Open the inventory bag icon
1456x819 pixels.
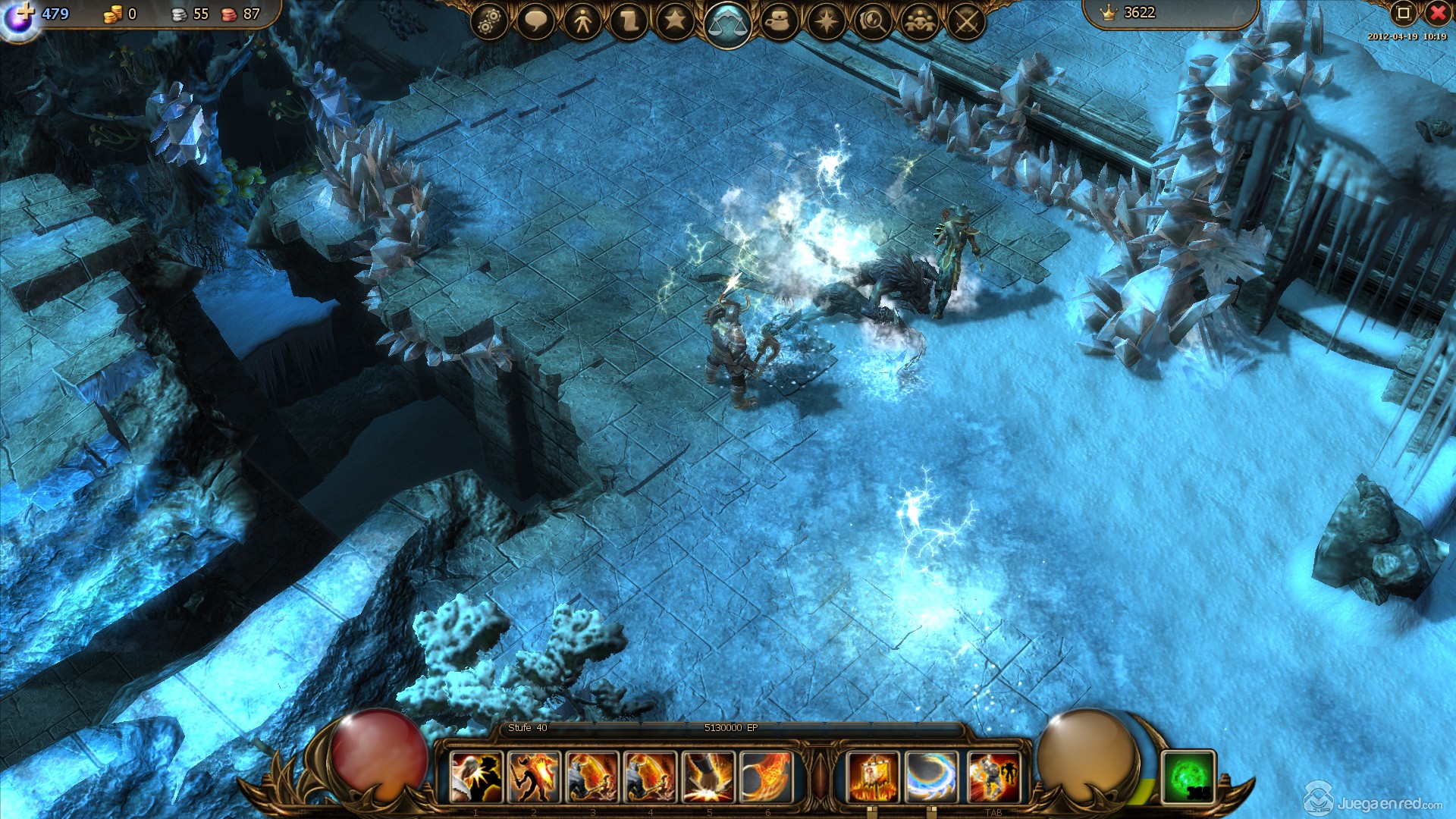(780, 21)
